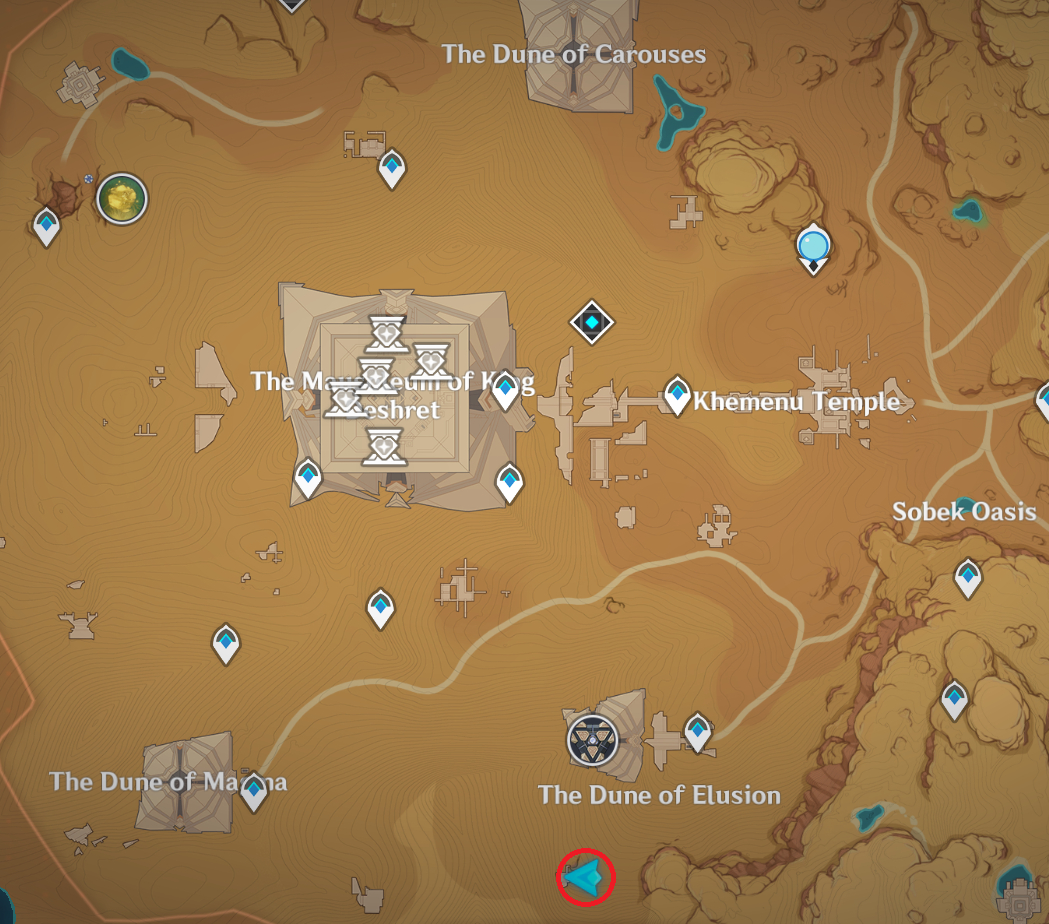Select the waypoint on The Dune of Magma label
This screenshot has width=1049, height=924.
(x=254, y=790)
